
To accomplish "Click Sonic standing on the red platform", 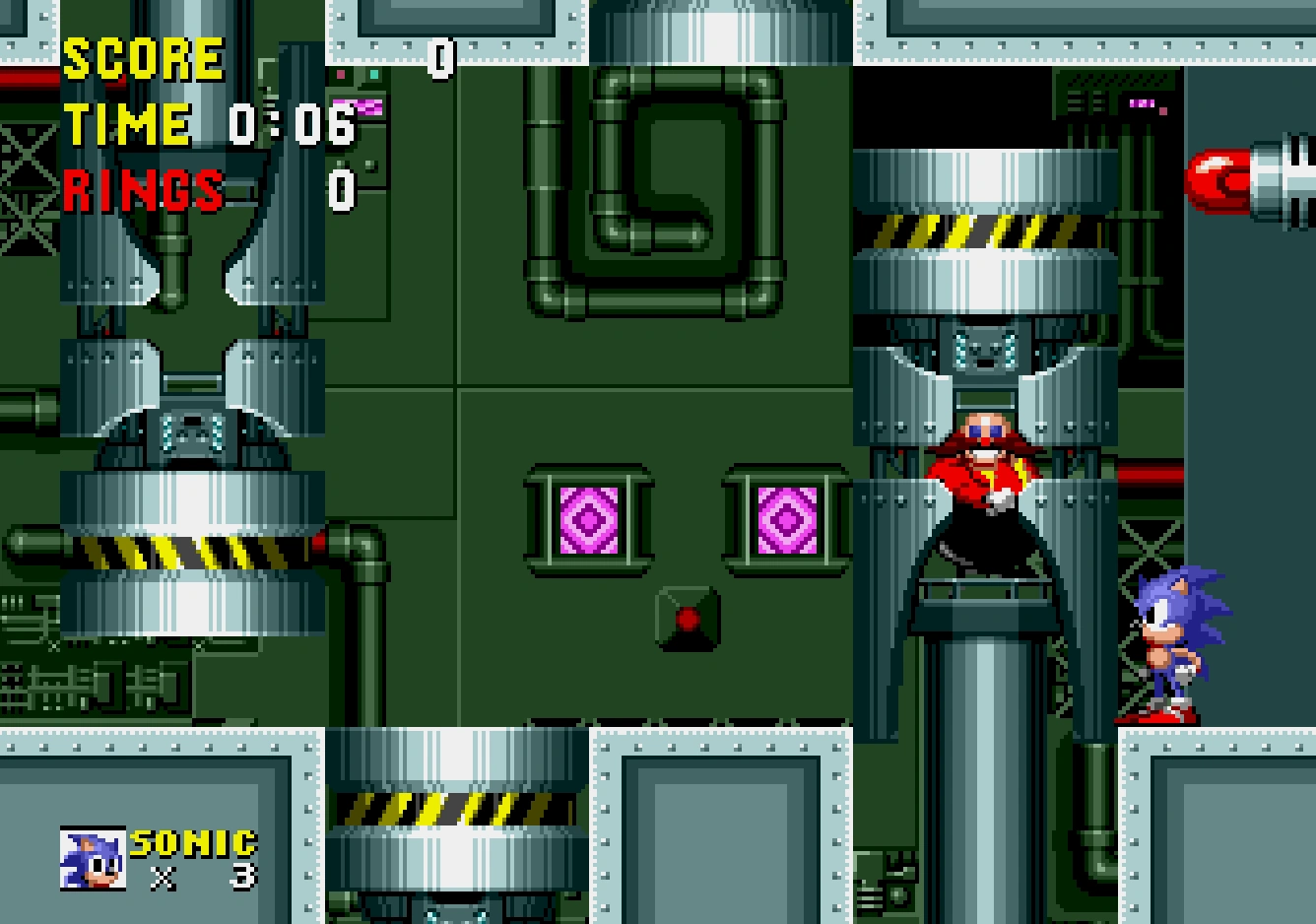I will [1172, 640].
